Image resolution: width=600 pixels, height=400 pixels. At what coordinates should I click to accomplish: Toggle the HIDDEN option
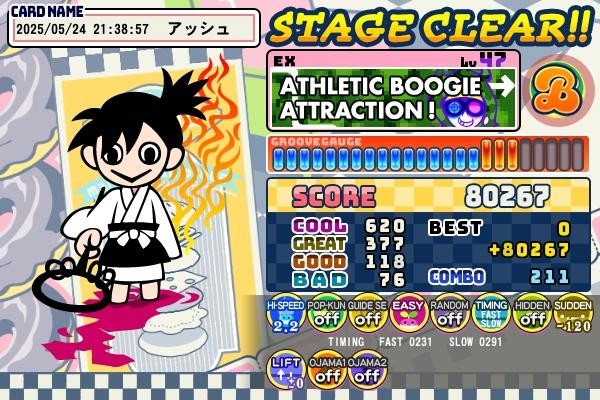coord(531,314)
